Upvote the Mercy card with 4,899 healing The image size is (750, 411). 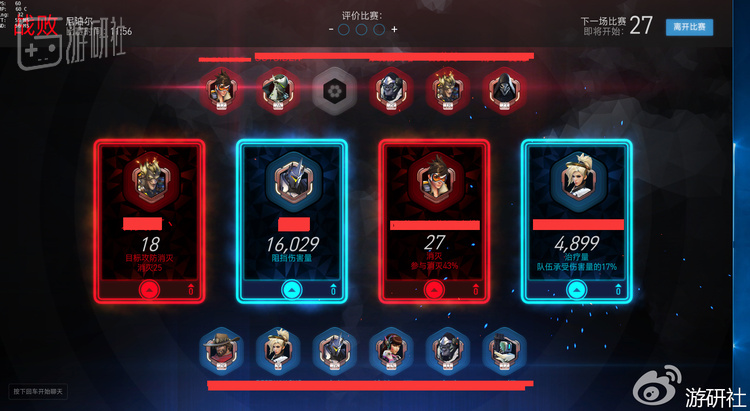pyautogui.click(x=576, y=289)
